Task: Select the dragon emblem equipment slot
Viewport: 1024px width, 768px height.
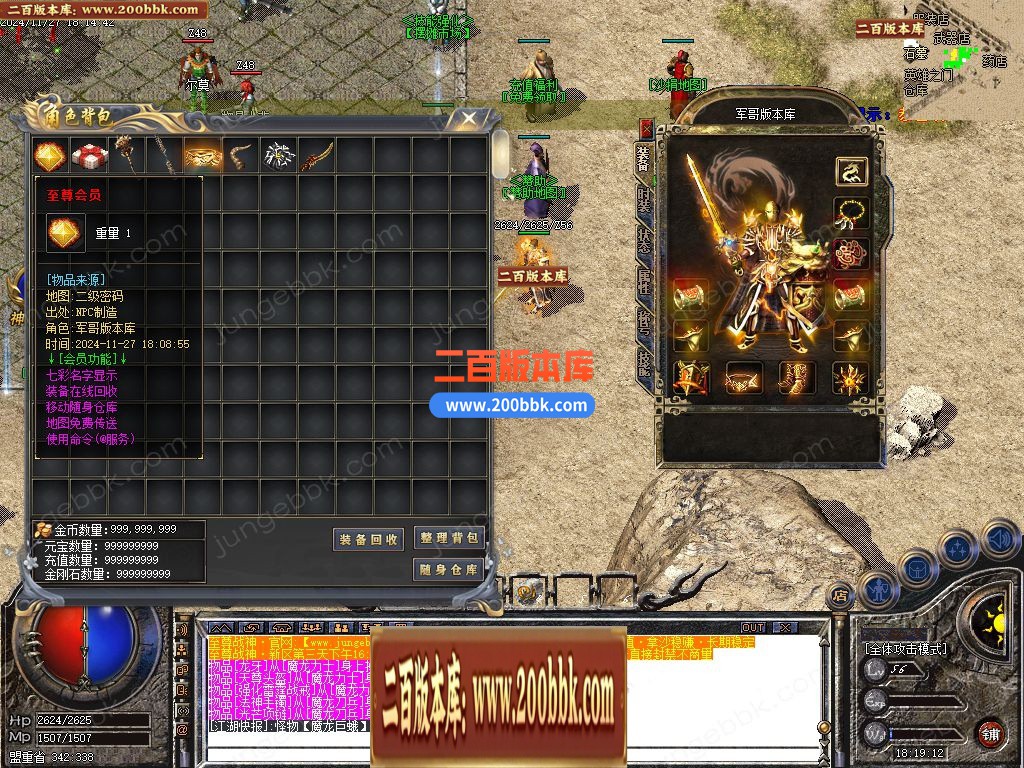Action: tap(852, 171)
